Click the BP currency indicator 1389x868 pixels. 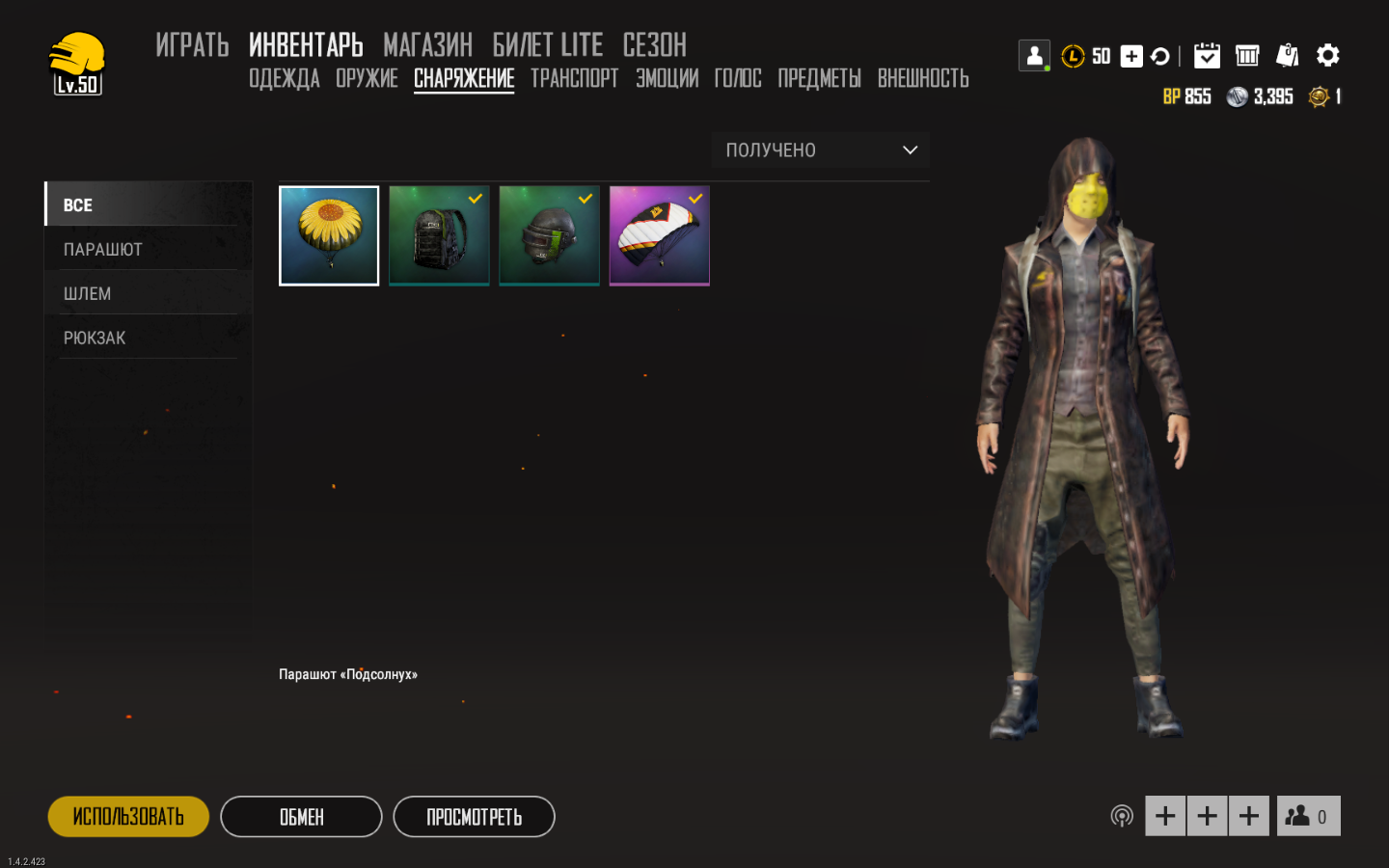[x=1187, y=96]
